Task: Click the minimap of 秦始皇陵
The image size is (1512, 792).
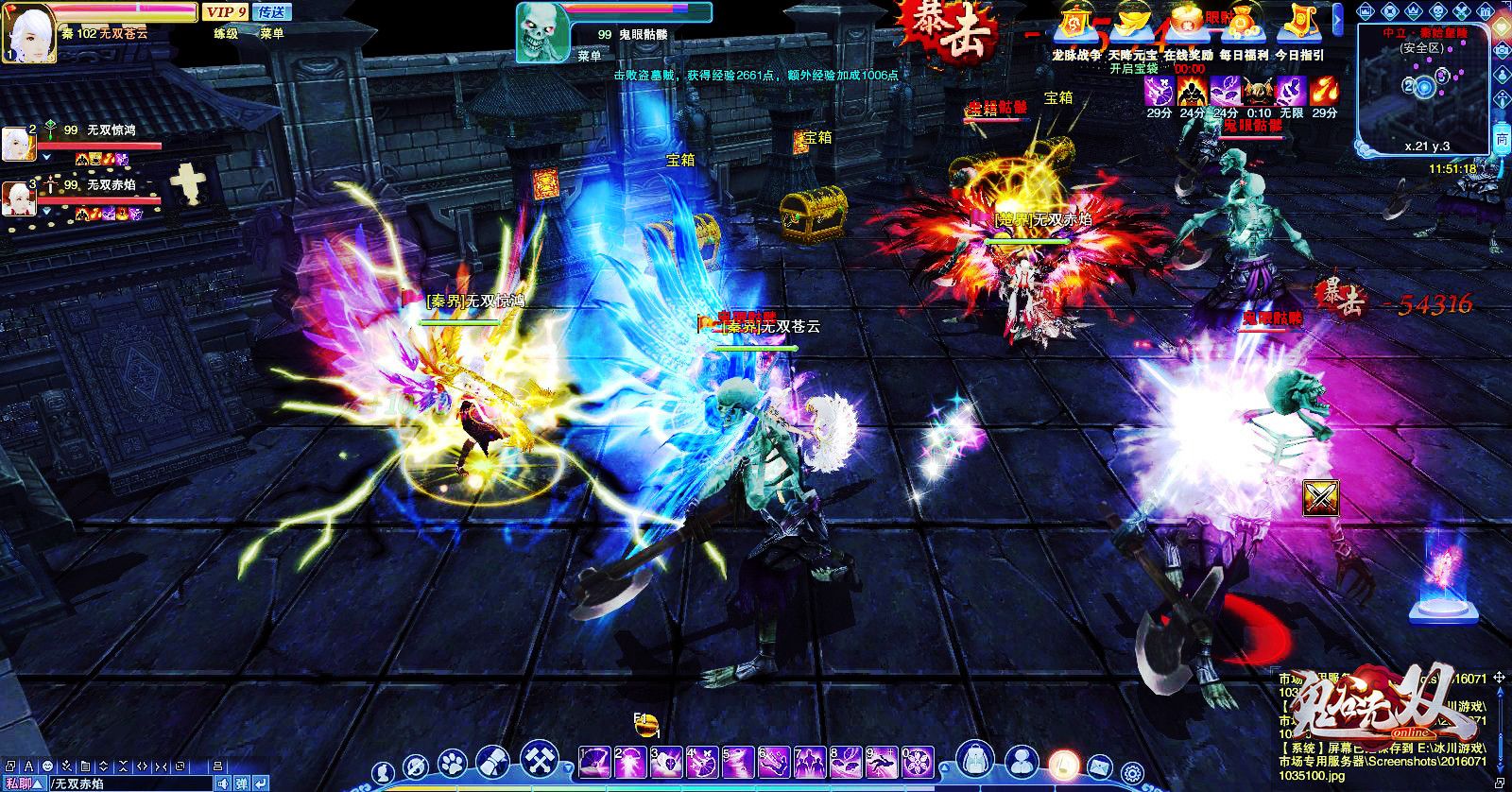Action: (x=1422, y=90)
